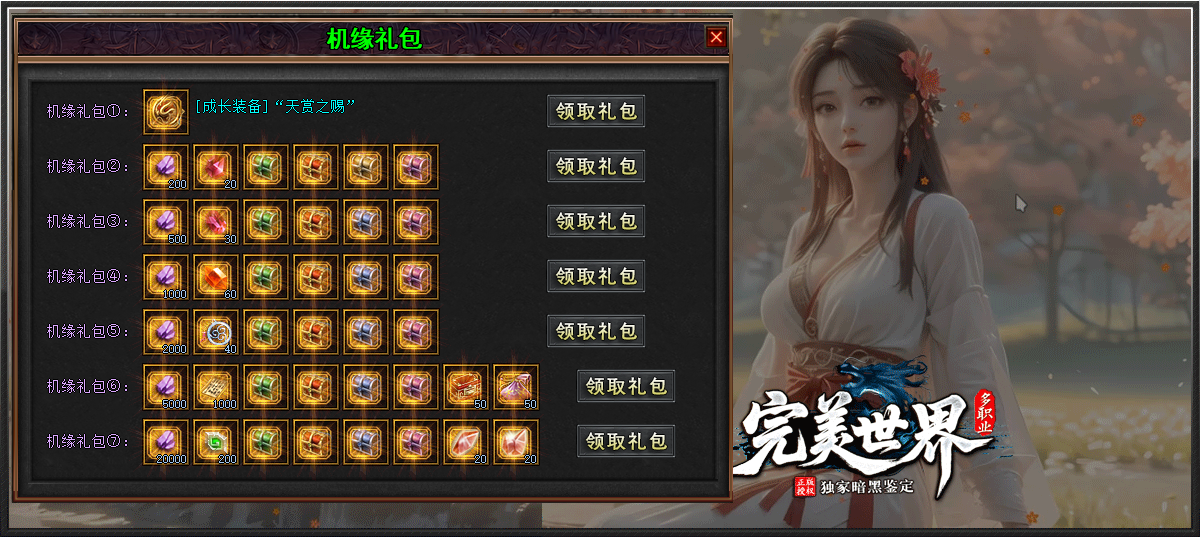
Task: Select the purple crystal stack of 5000
Action: pos(166,386)
